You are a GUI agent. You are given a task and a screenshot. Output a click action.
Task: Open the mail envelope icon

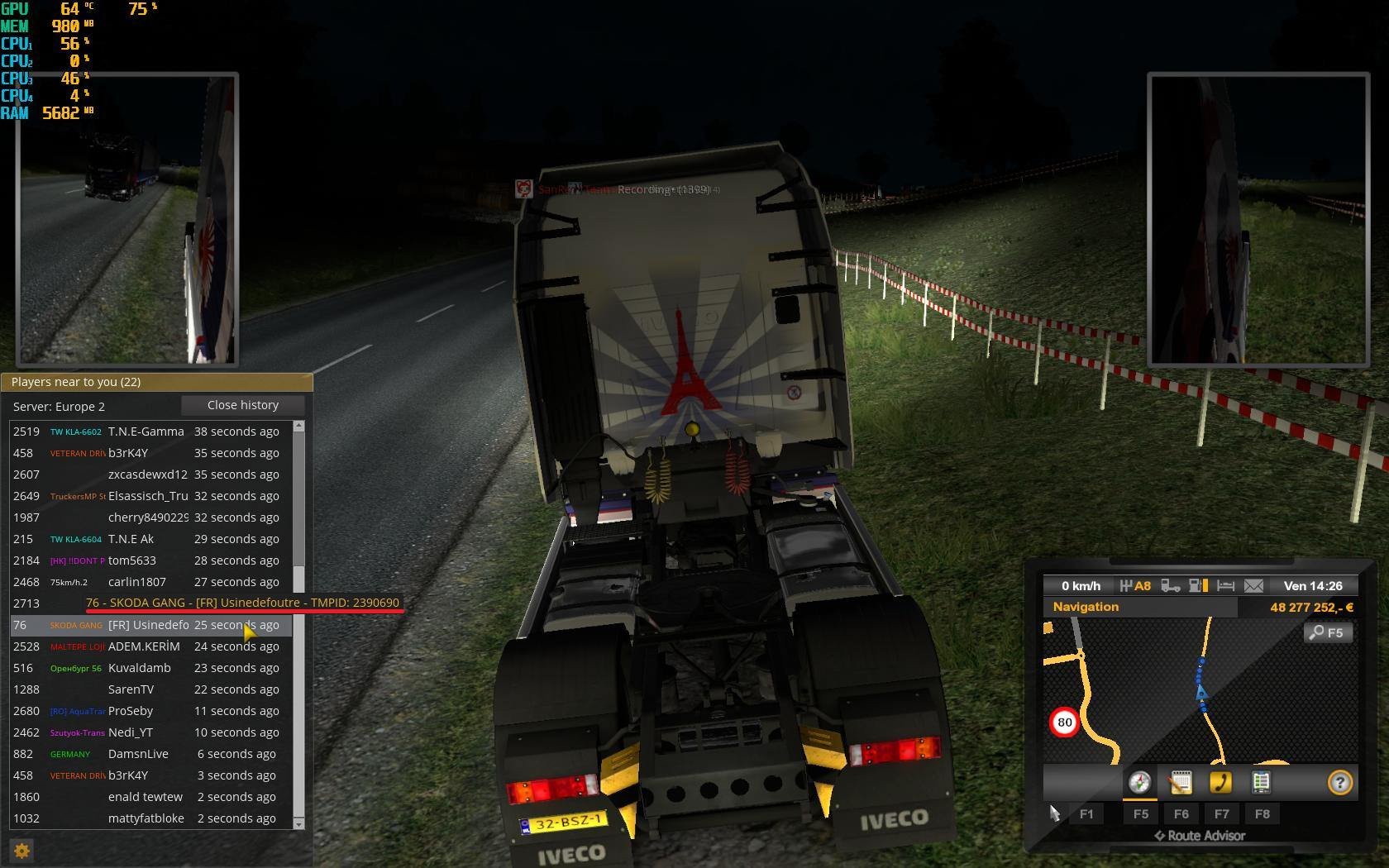click(1253, 586)
